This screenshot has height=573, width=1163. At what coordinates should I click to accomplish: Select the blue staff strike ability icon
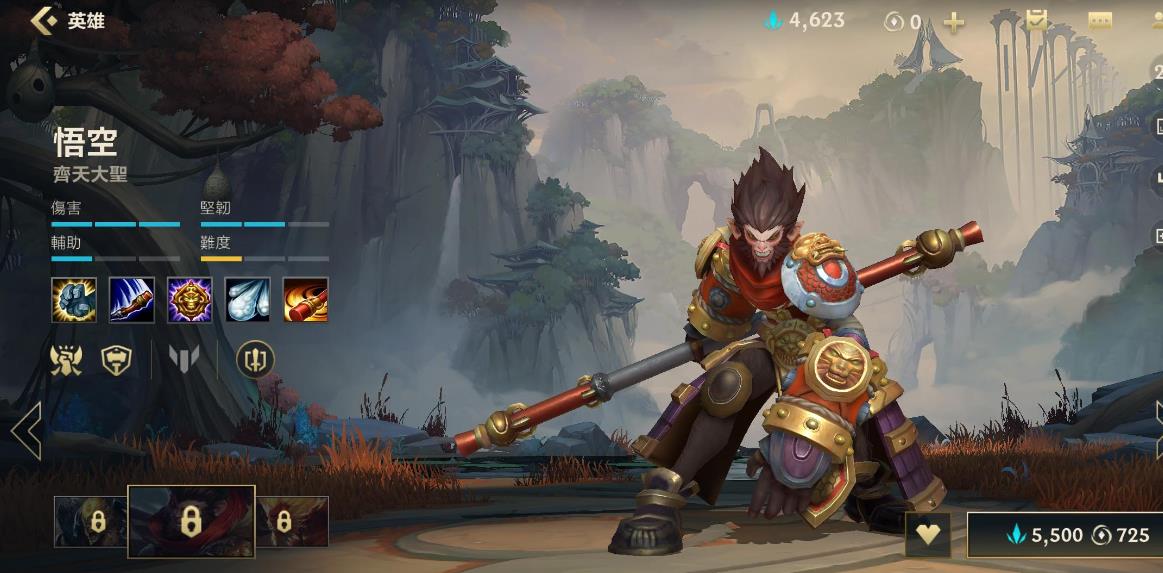coord(132,300)
